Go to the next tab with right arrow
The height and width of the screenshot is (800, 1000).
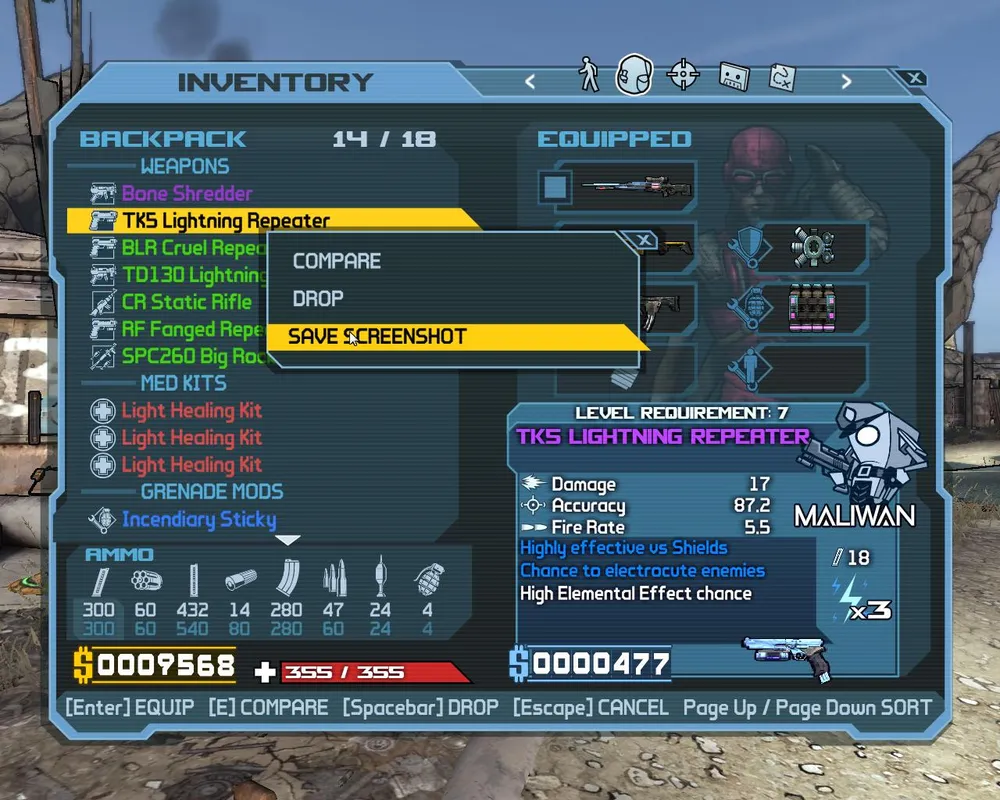[846, 82]
